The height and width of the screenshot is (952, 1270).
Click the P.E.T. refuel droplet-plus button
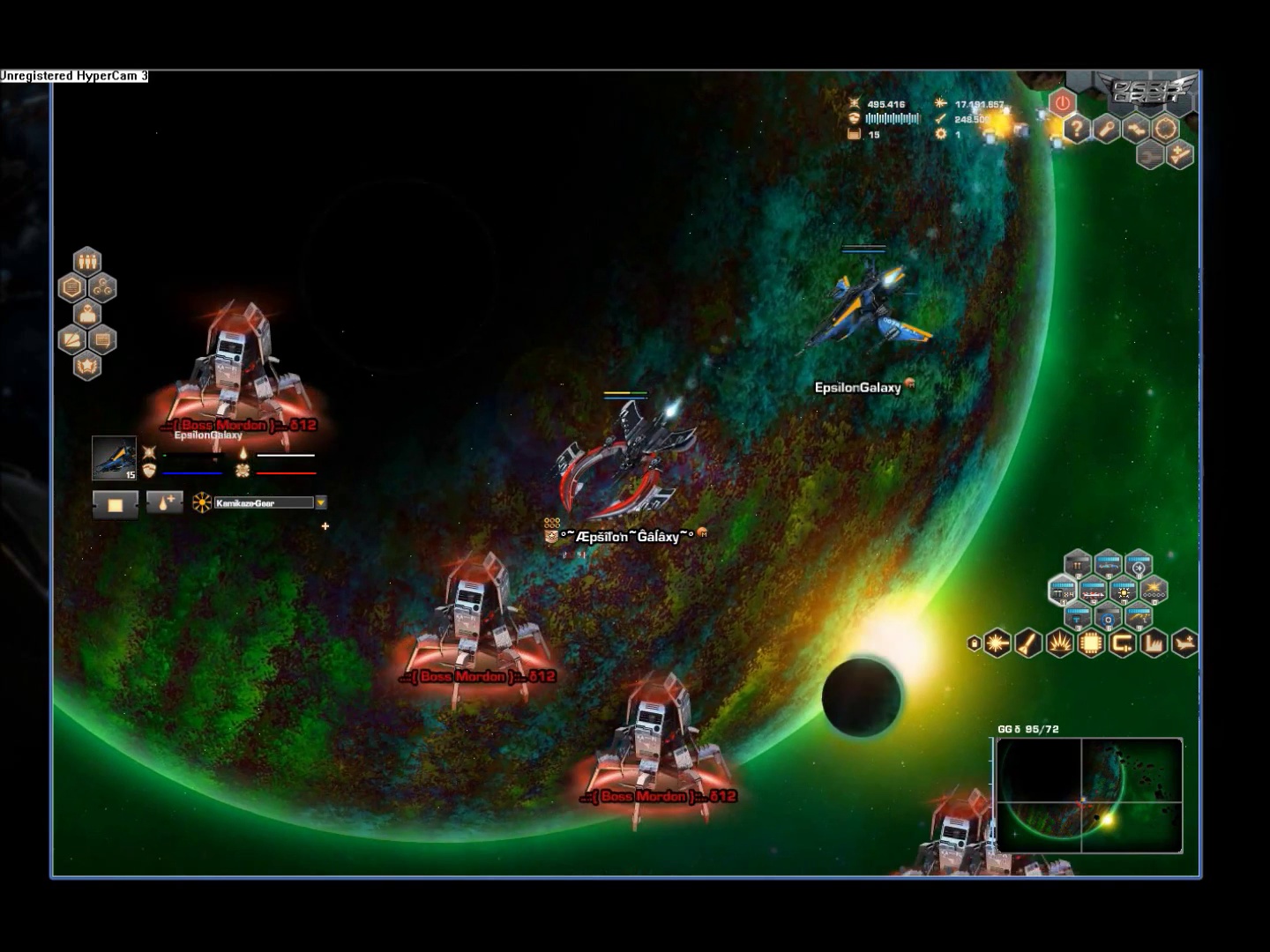tap(165, 502)
